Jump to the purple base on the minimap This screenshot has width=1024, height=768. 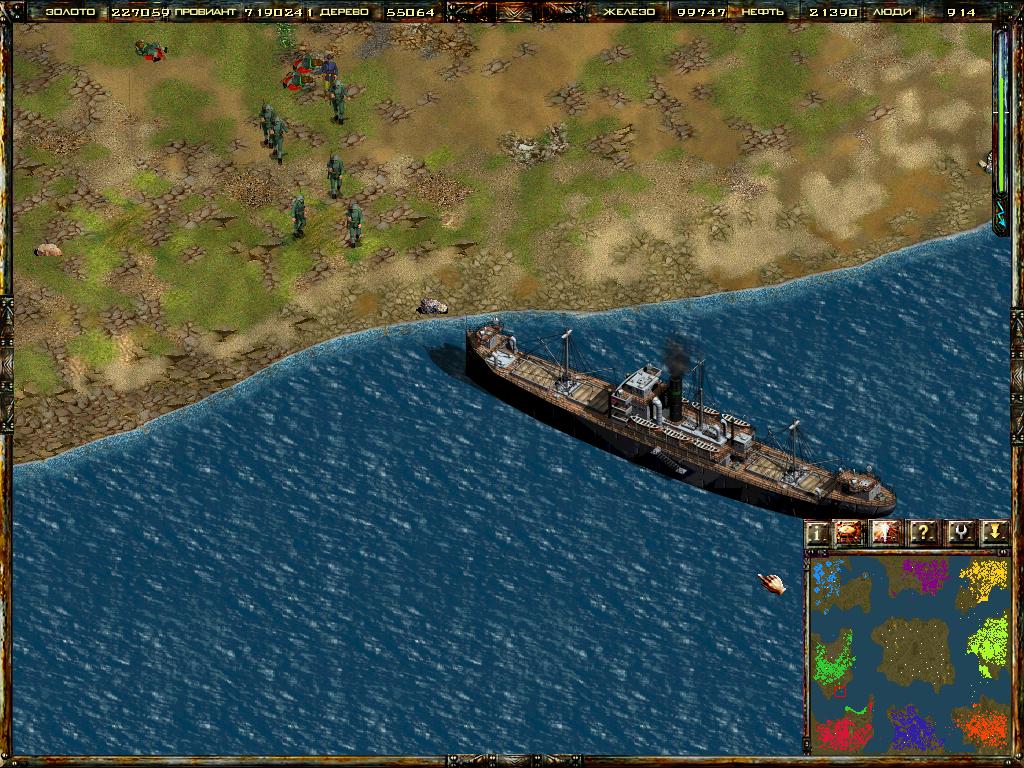pos(925,574)
